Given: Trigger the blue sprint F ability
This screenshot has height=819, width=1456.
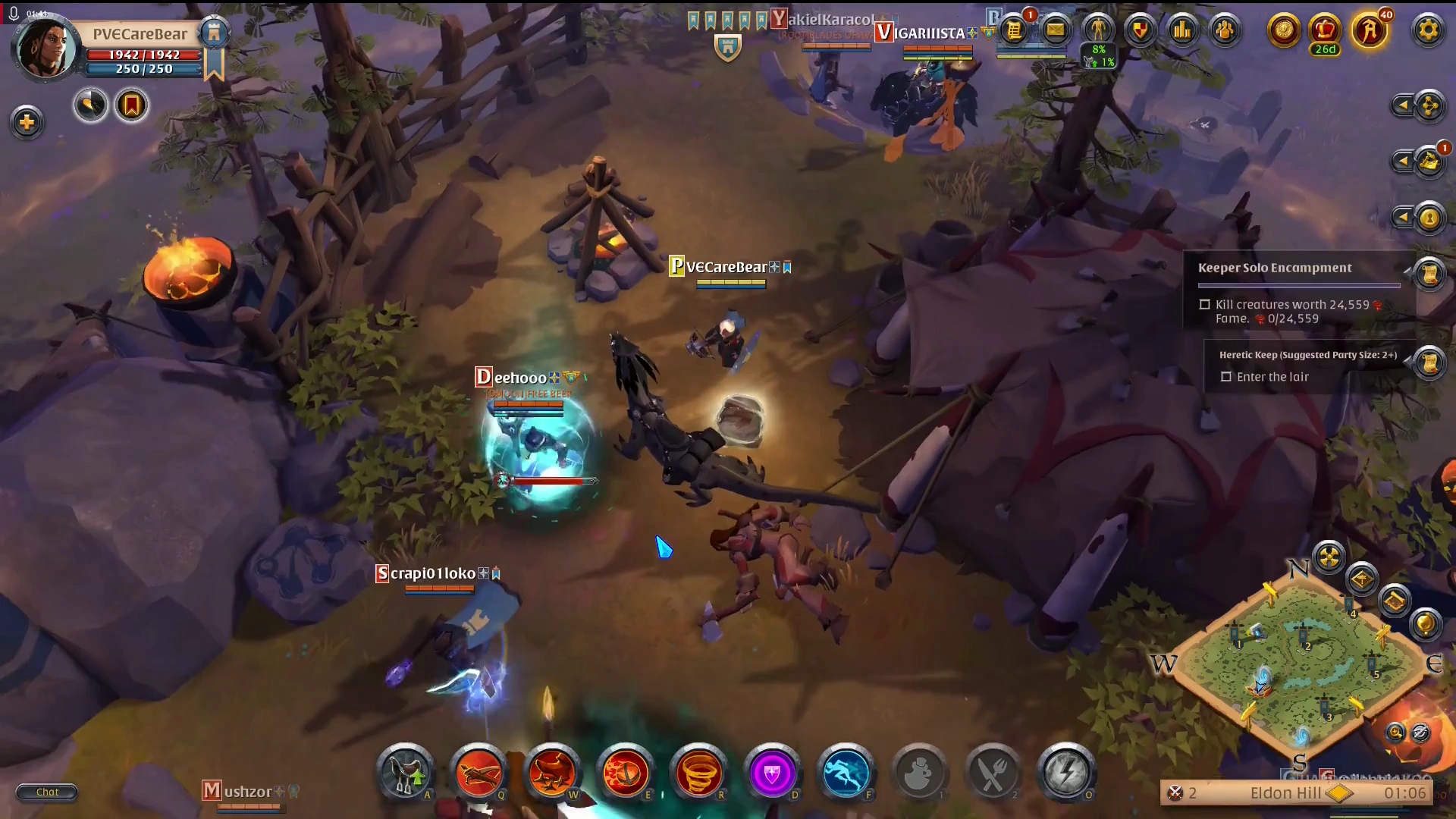Looking at the screenshot, I should [846, 773].
